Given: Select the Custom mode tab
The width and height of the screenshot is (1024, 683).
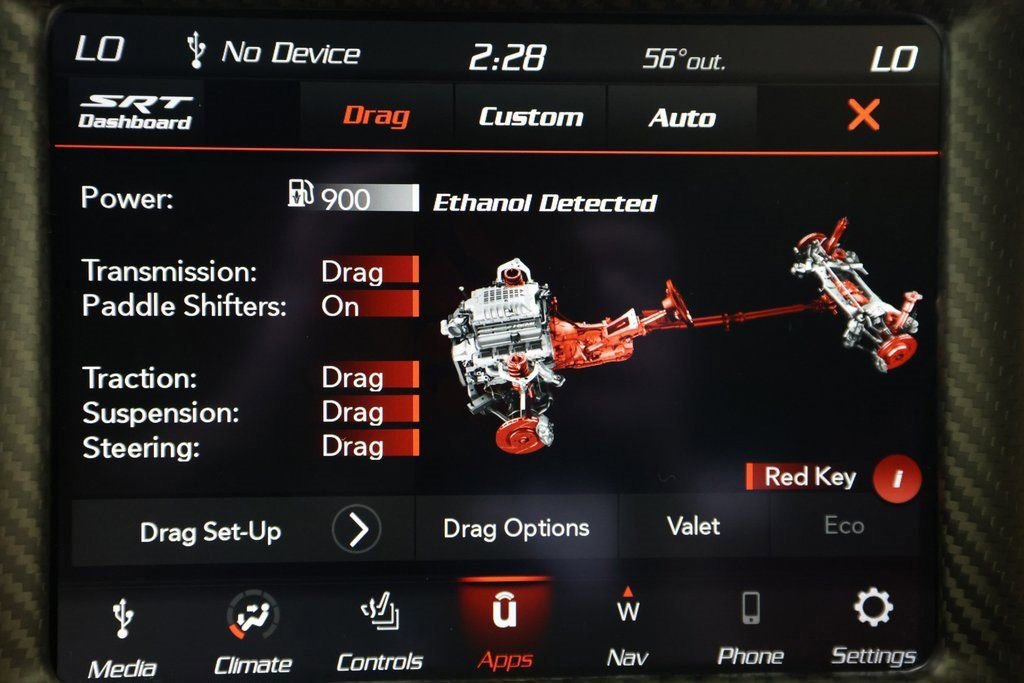Looking at the screenshot, I should (530, 117).
